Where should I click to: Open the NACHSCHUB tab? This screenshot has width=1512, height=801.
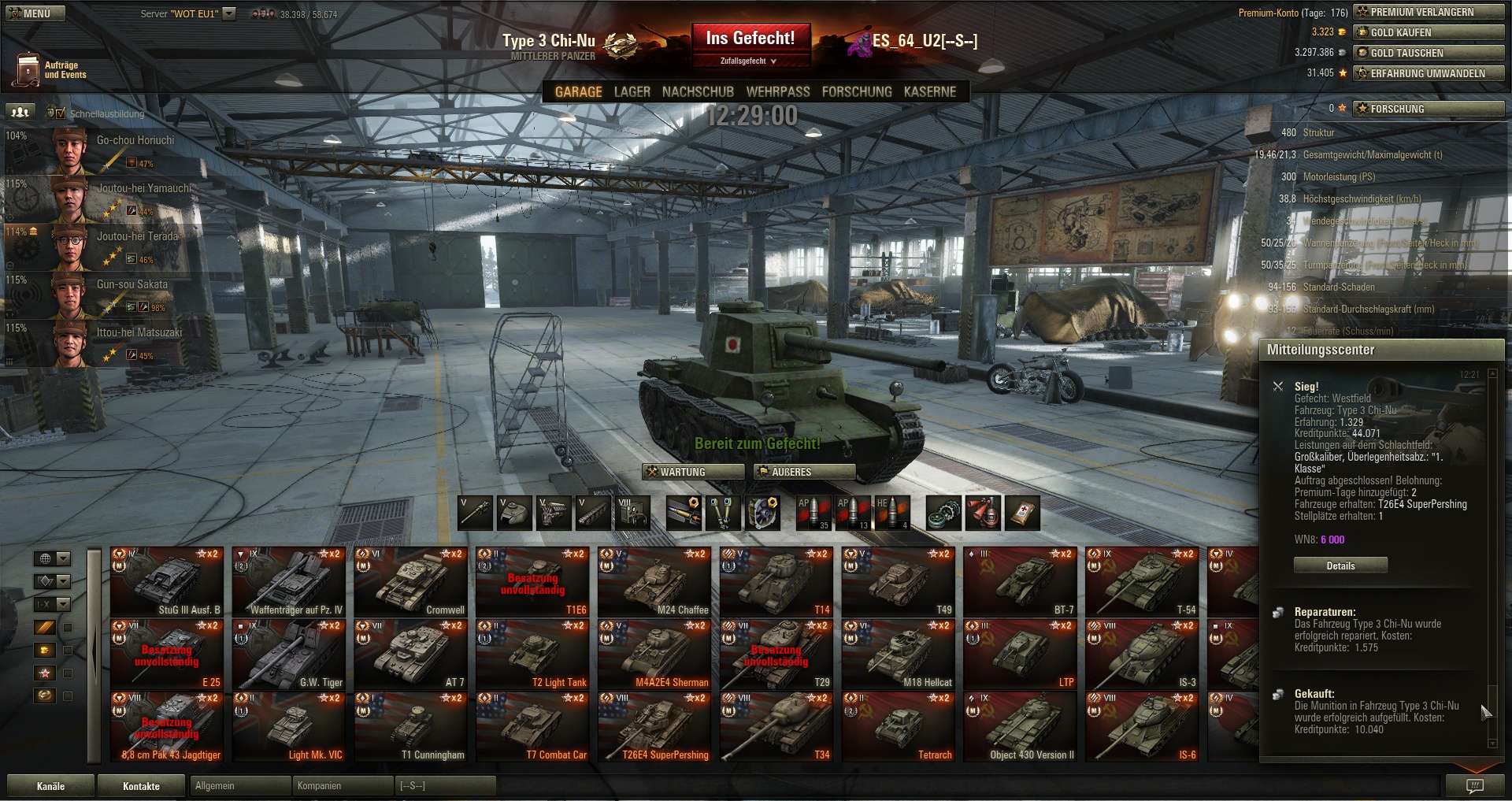[x=698, y=92]
